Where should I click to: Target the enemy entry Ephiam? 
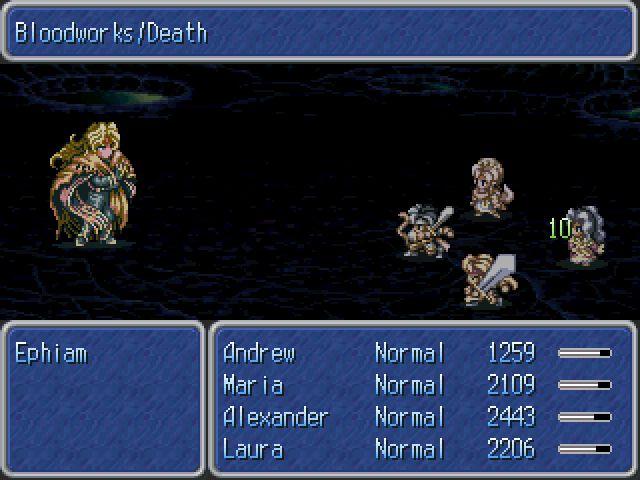[51, 353]
